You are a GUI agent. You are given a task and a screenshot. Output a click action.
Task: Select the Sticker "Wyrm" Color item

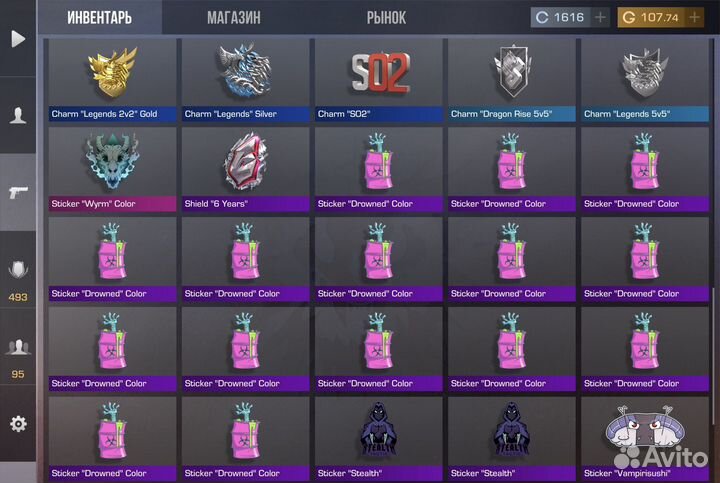112,169
